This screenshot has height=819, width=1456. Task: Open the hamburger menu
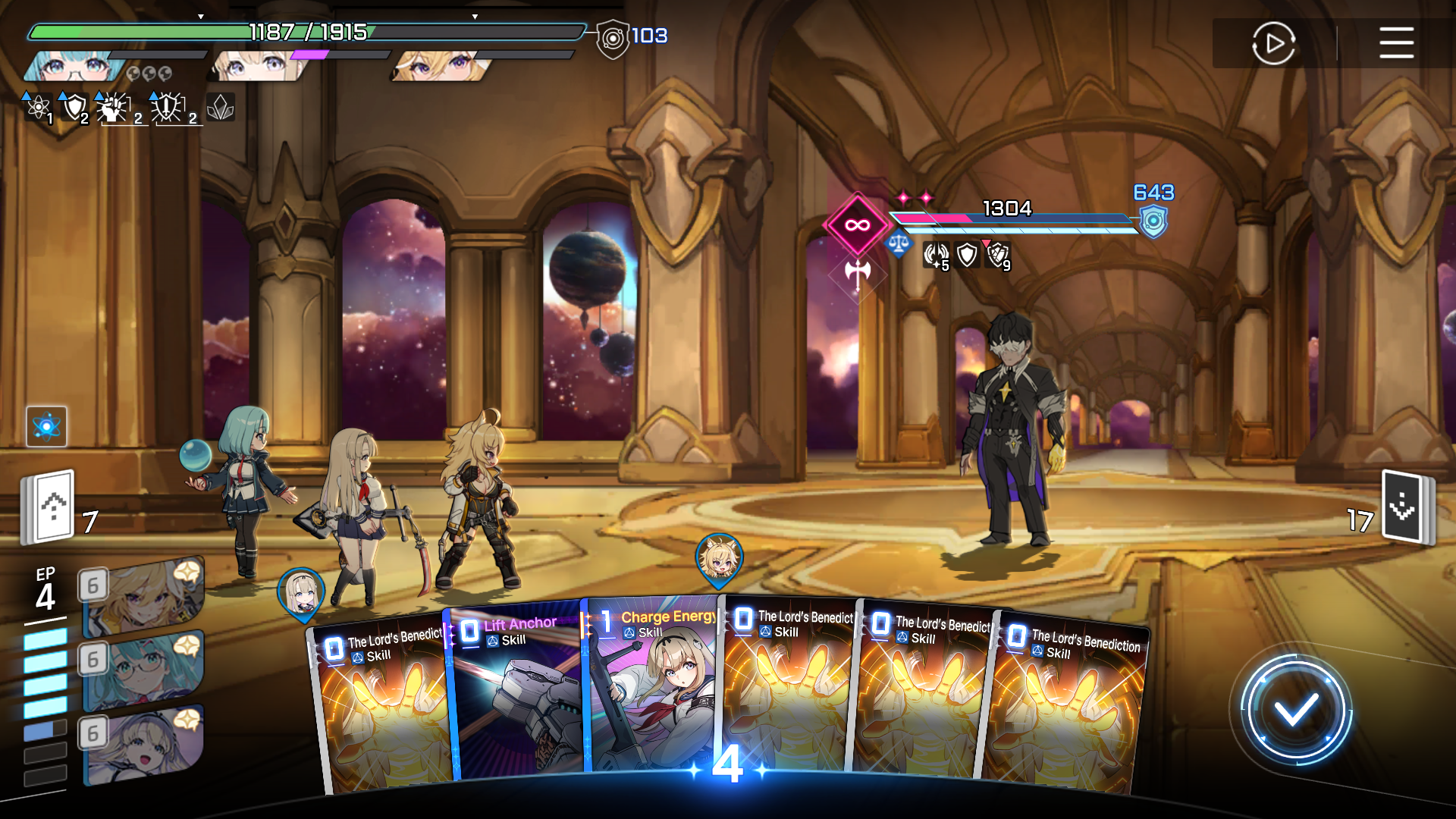(1395, 42)
